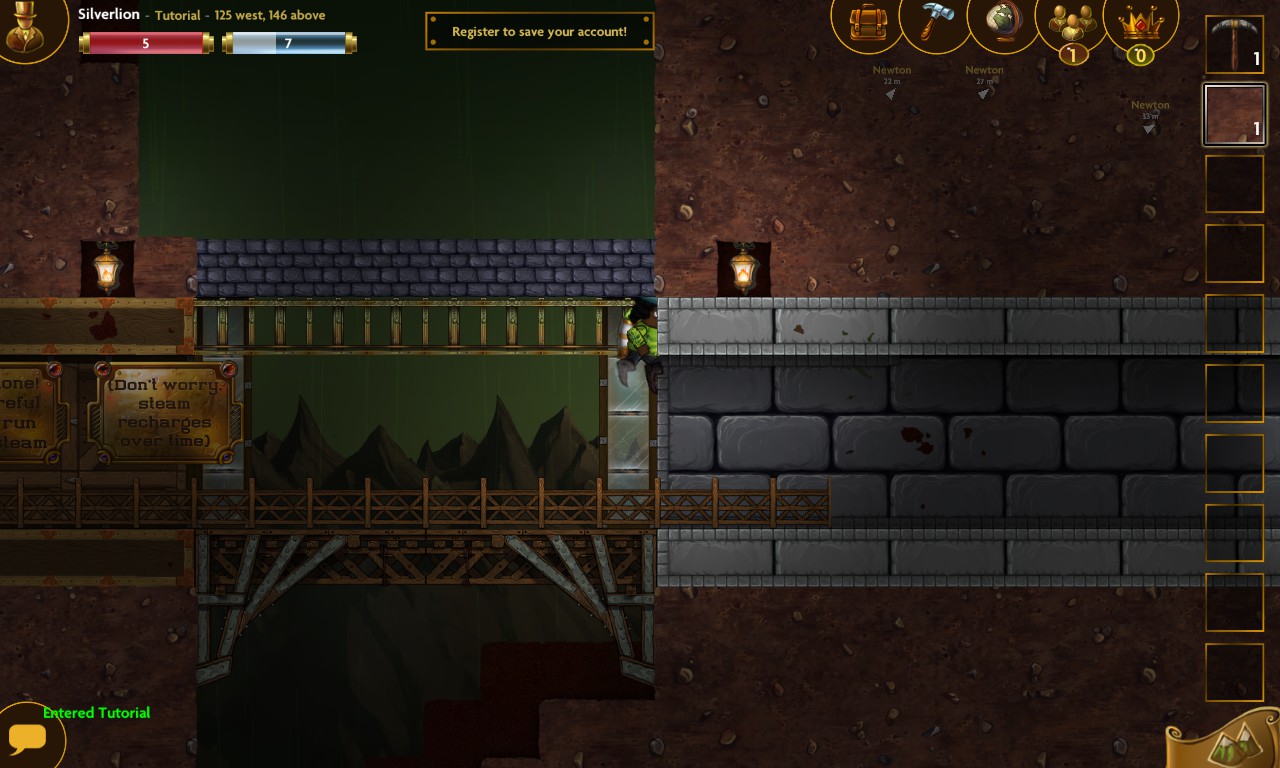1280x768 pixels.
Task: Select the pickaxe in the hotbar
Action: (1234, 44)
